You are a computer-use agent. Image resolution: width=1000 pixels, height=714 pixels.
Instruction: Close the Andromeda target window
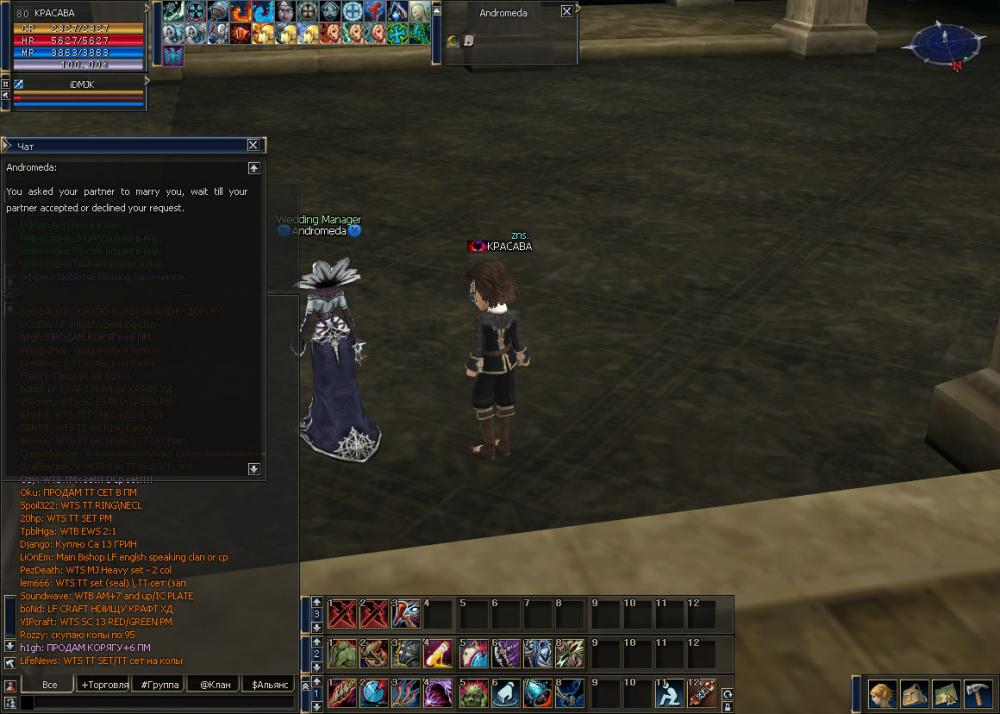[x=567, y=11]
